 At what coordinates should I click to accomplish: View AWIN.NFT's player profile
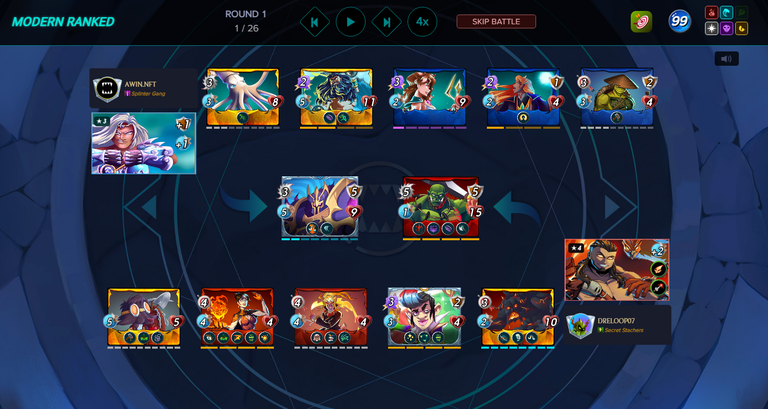(139, 81)
